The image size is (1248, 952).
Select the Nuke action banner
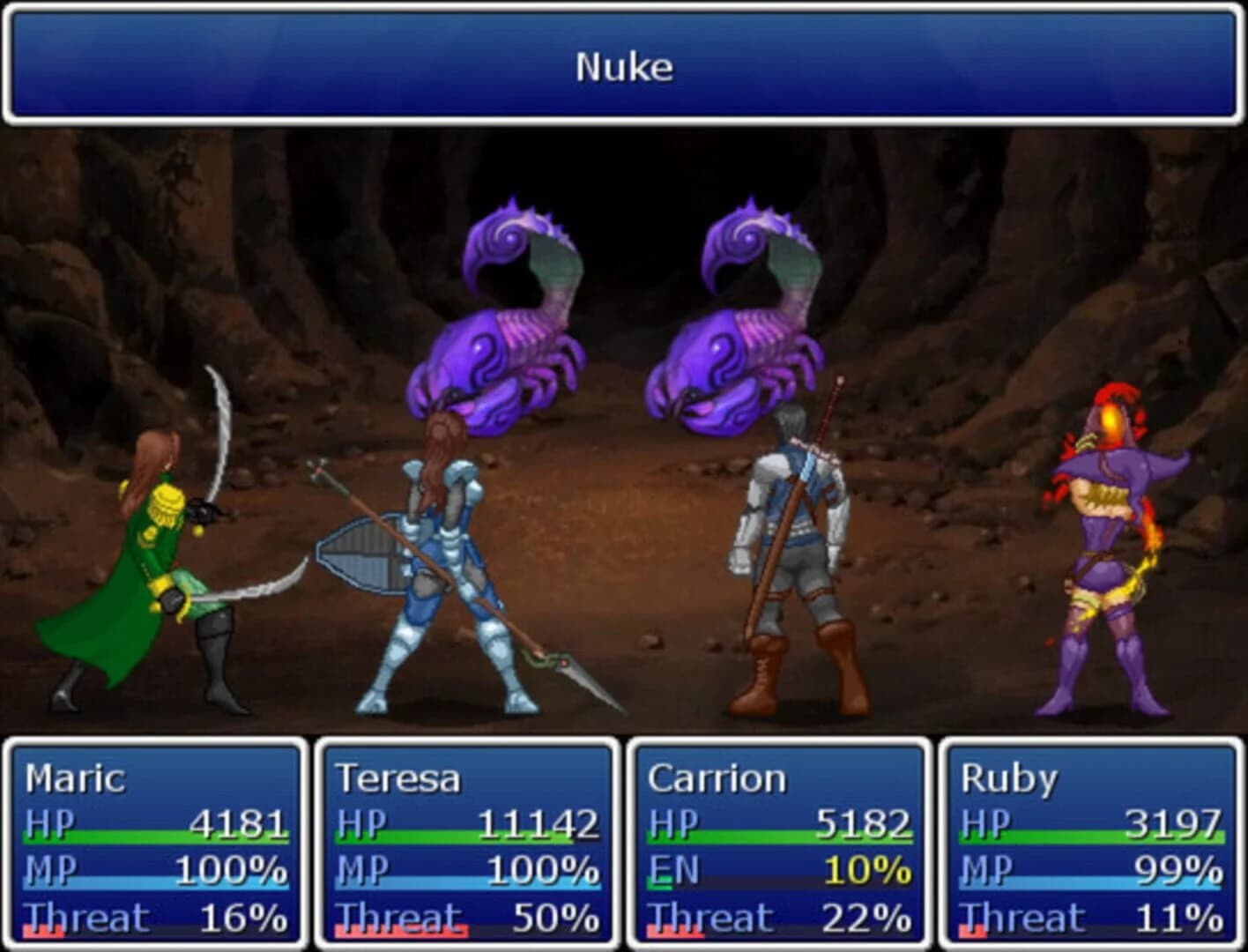tap(624, 66)
